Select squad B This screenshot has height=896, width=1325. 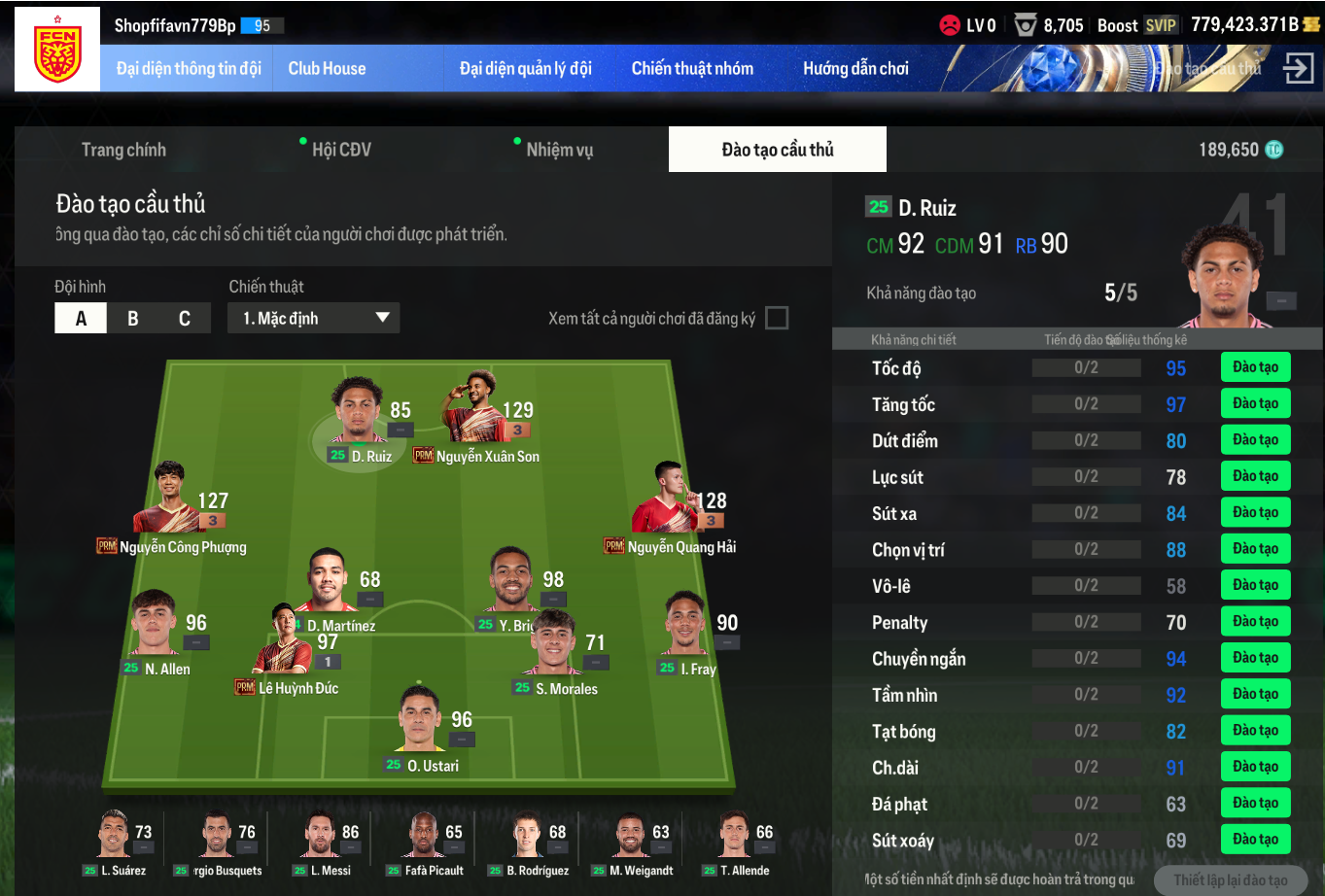133,319
